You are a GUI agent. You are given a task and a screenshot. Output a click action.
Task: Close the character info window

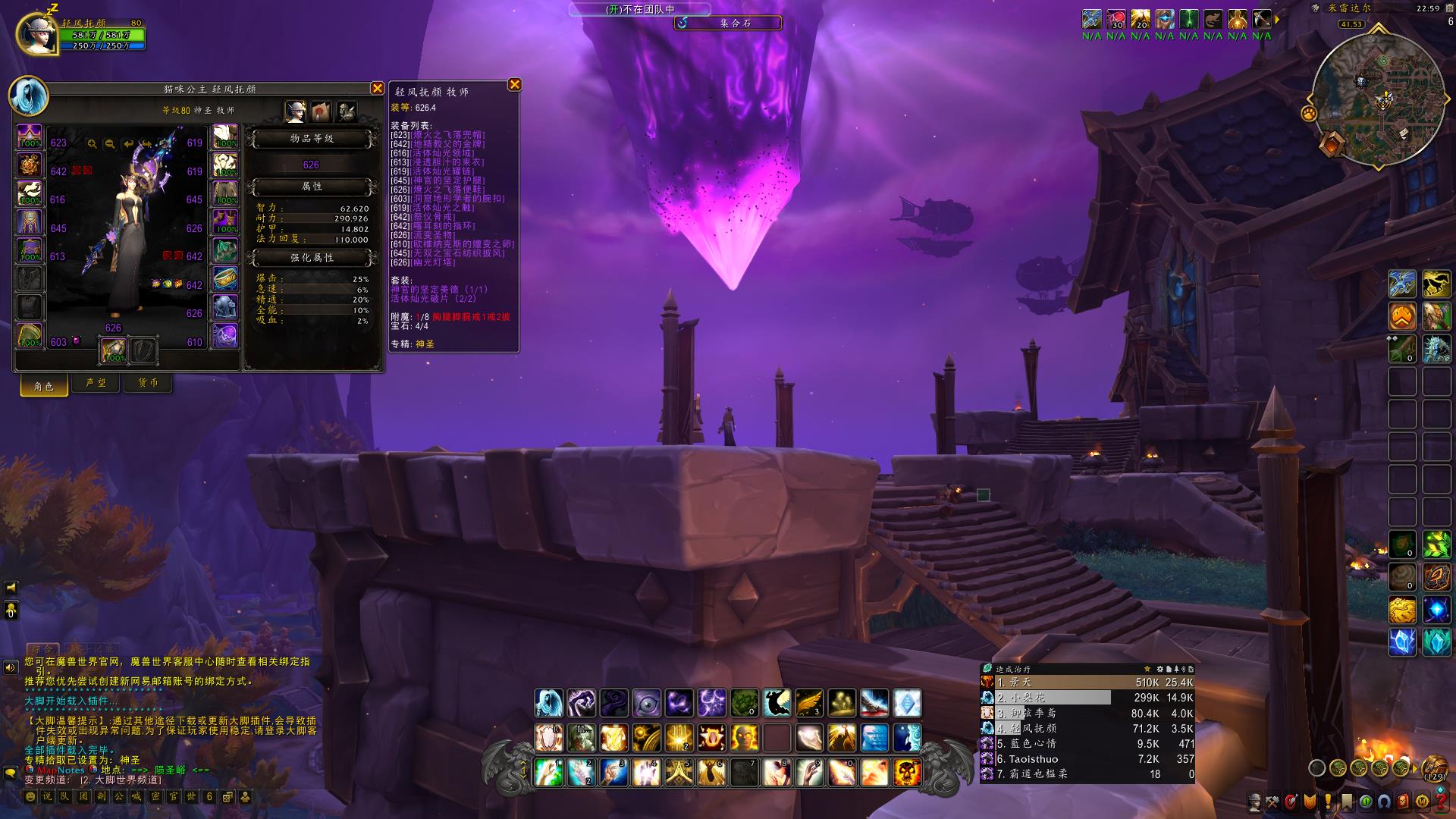pos(377,89)
